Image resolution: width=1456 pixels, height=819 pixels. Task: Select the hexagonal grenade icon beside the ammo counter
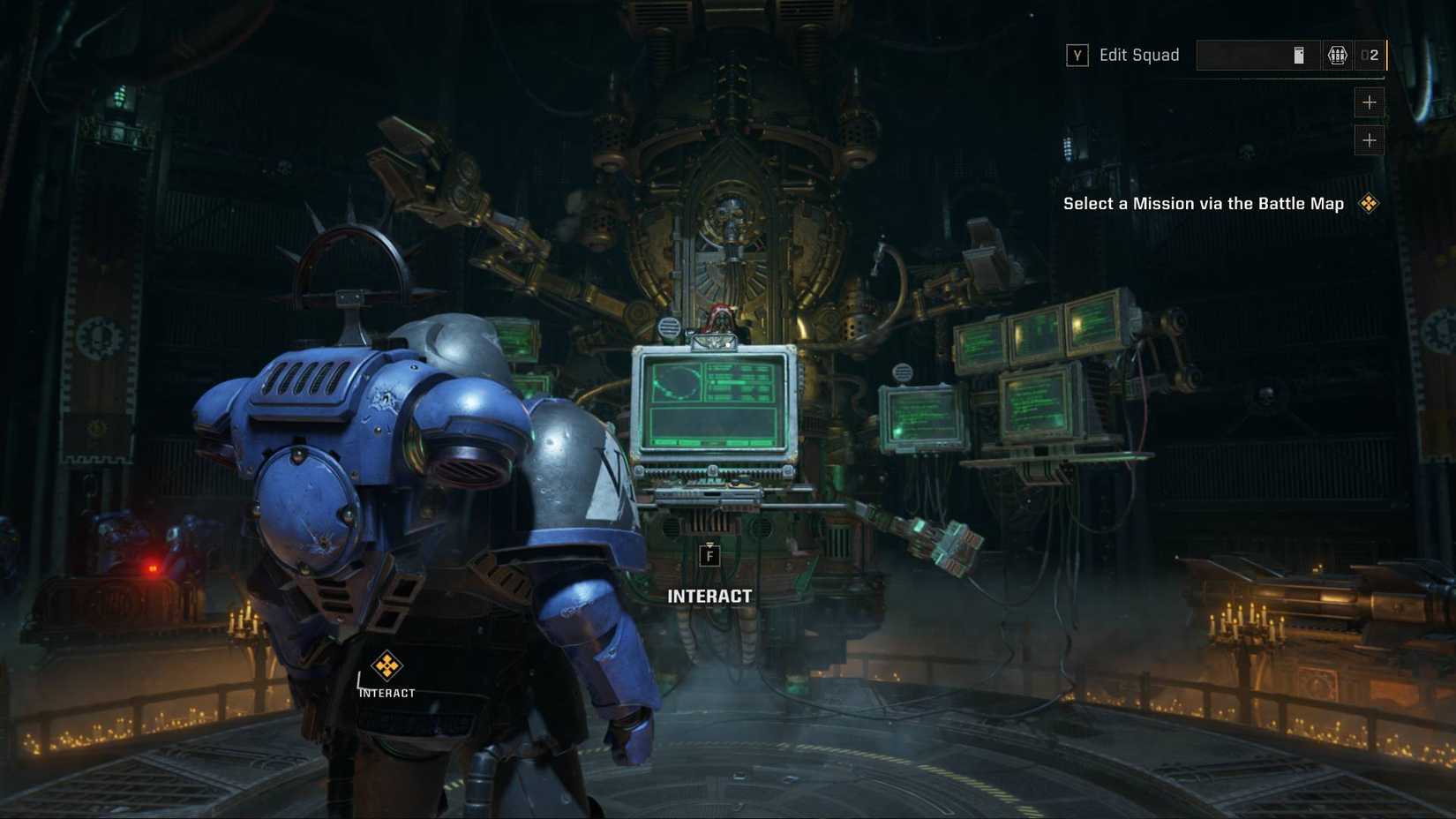pyautogui.click(x=1338, y=55)
